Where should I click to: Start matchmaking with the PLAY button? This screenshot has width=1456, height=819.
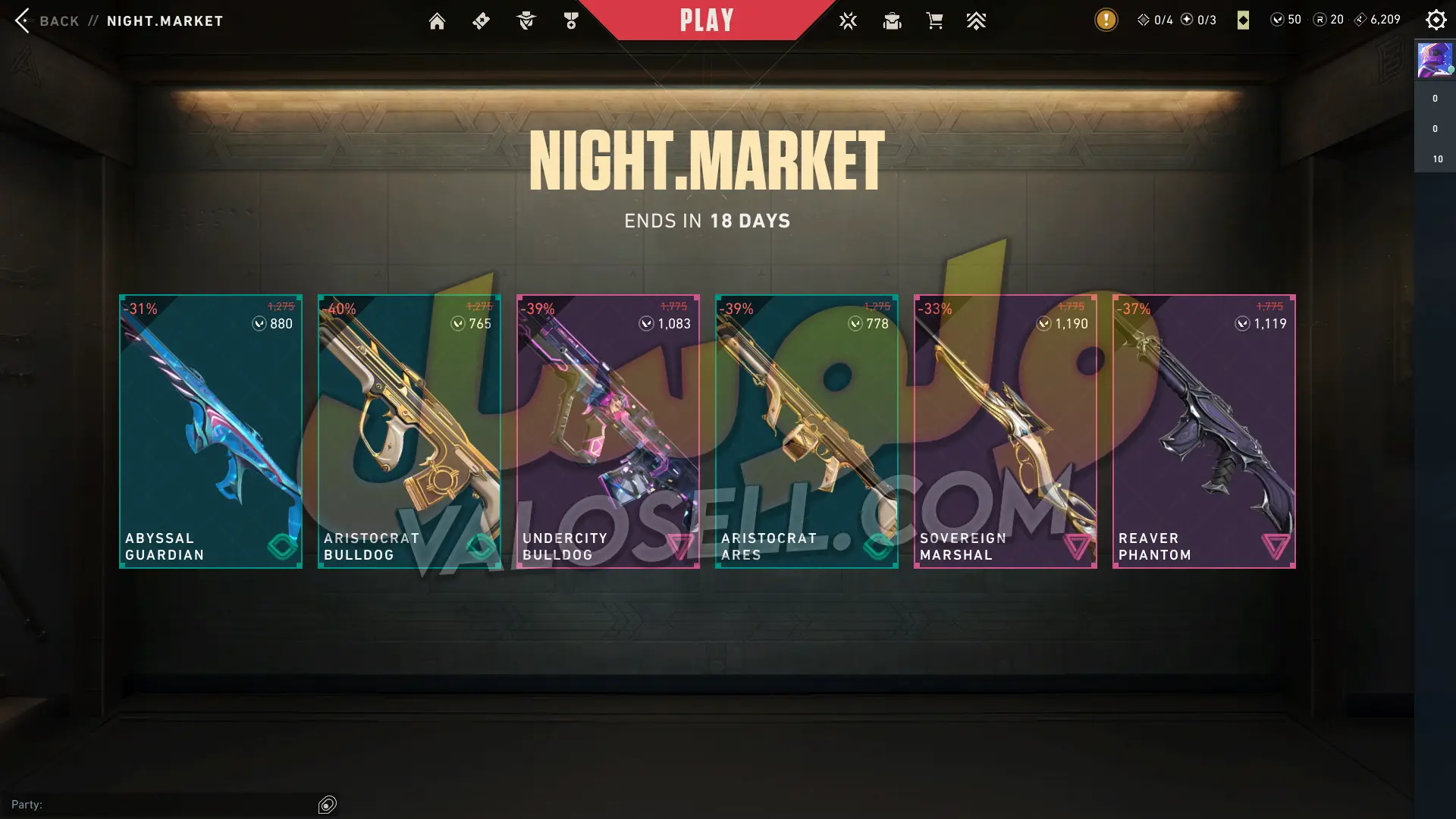pyautogui.click(x=706, y=20)
